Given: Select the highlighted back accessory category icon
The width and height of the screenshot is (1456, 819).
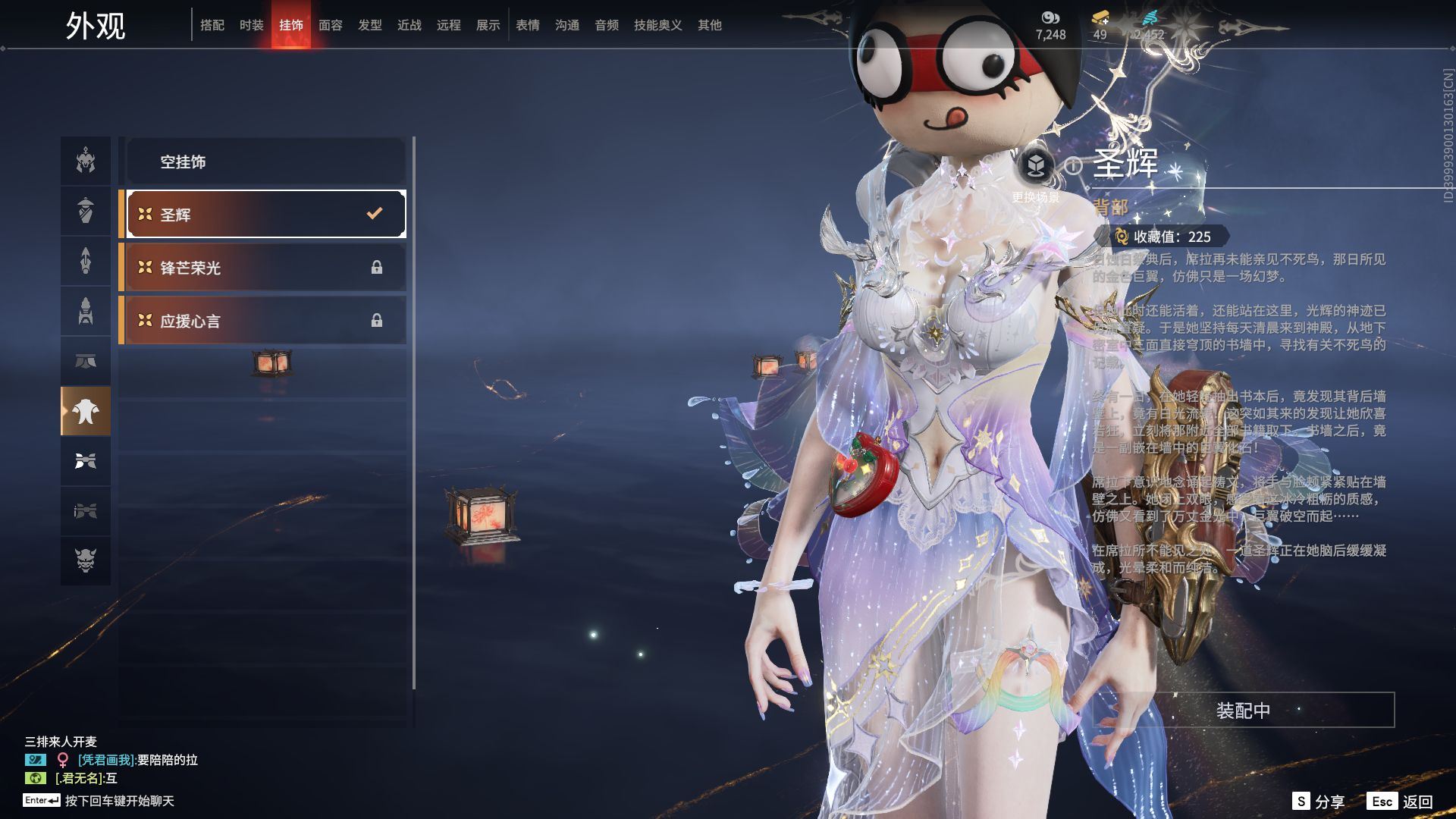Looking at the screenshot, I should coord(86,411).
